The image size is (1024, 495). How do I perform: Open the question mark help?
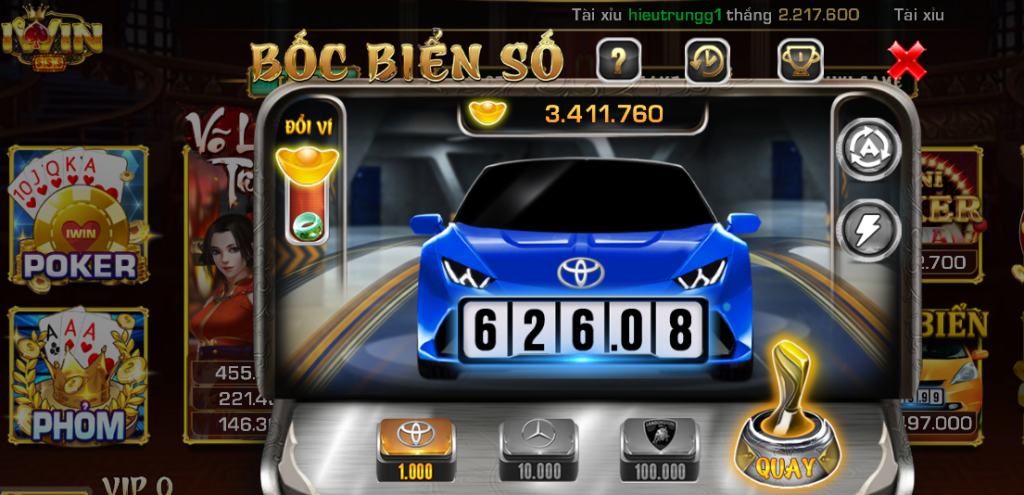point(618,62)
